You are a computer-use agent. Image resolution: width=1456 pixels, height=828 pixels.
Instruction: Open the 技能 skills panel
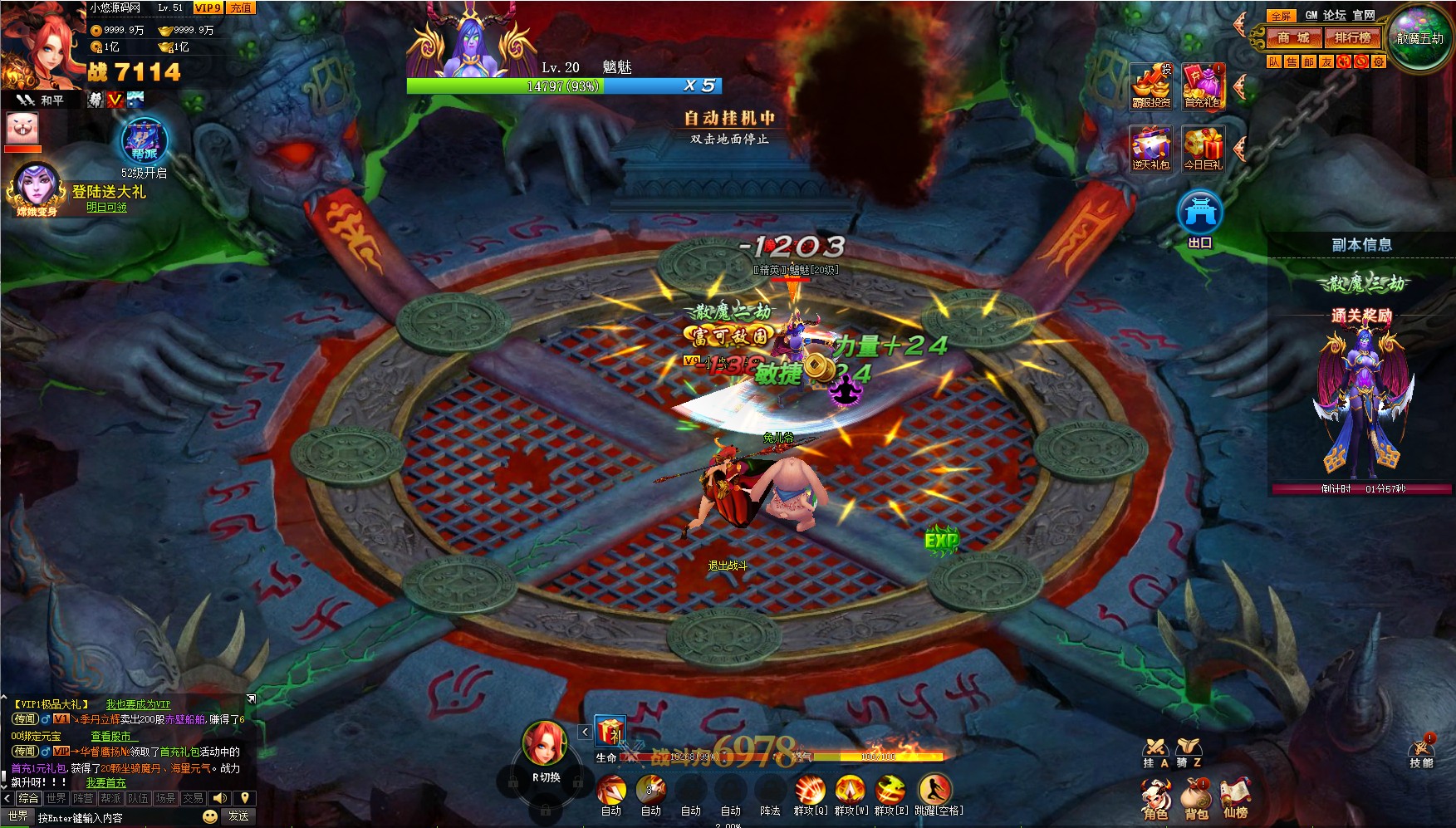pyautogui.click(x=1421, y=751)
